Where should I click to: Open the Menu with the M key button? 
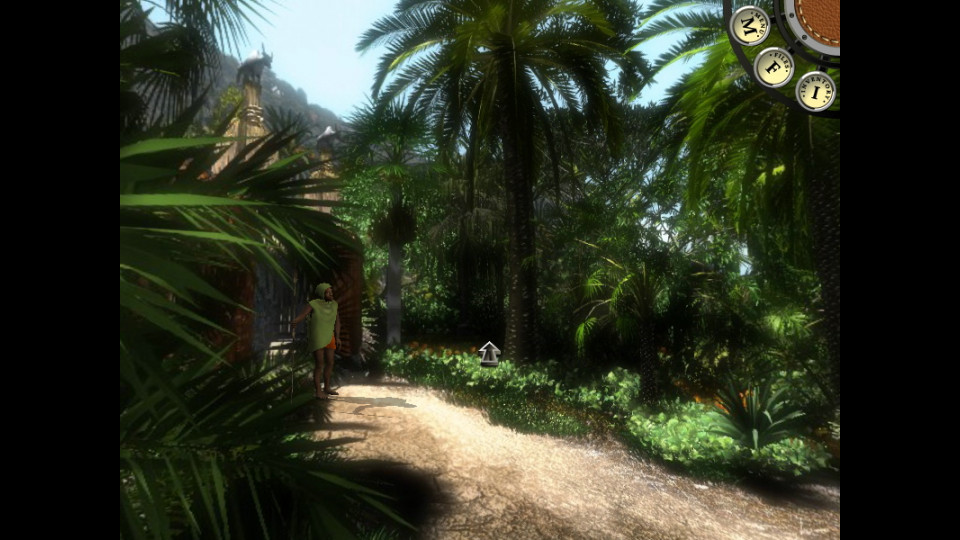(x=749, y=25)
